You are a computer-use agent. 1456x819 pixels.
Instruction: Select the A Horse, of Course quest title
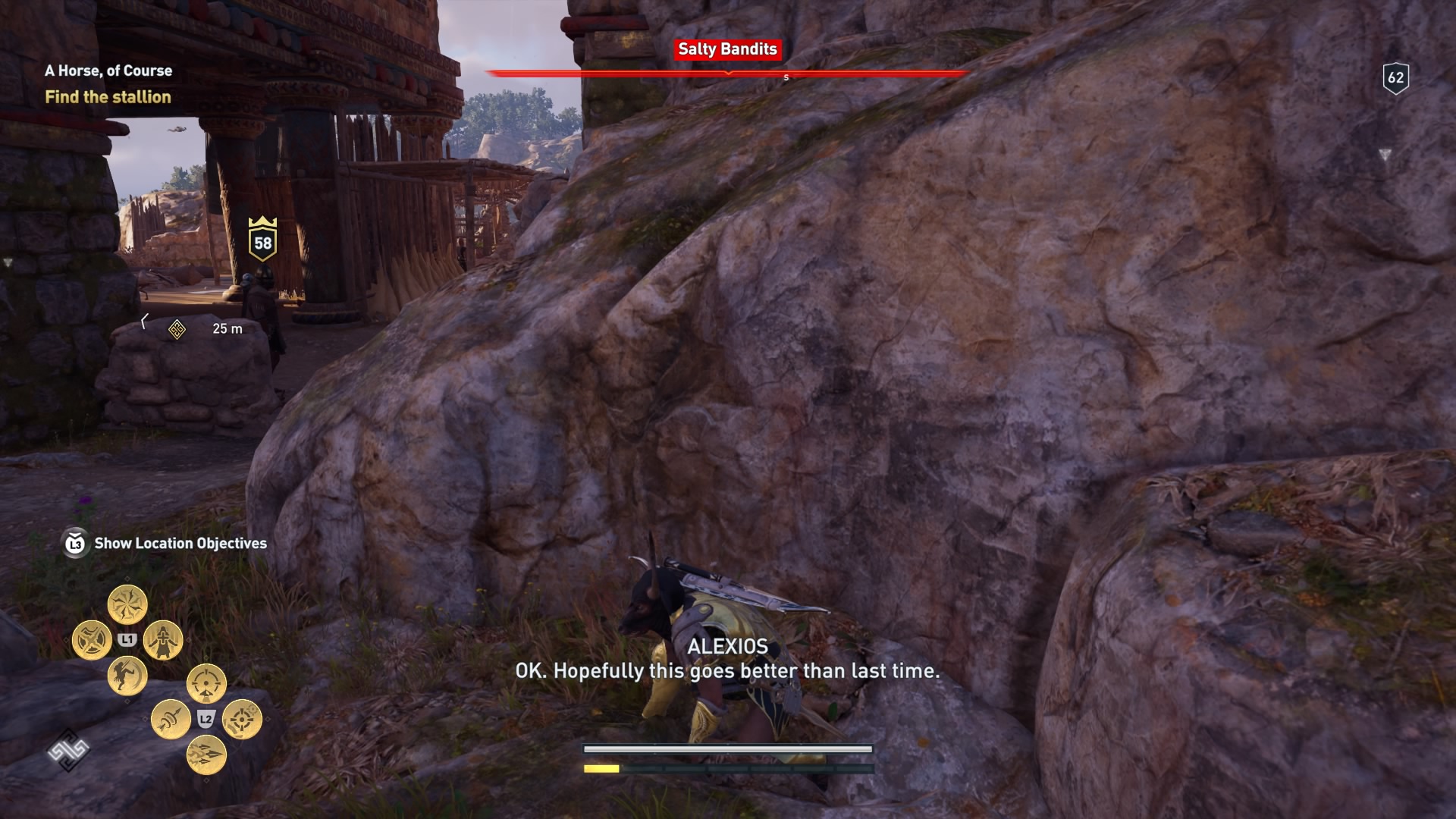click(108, 70)
